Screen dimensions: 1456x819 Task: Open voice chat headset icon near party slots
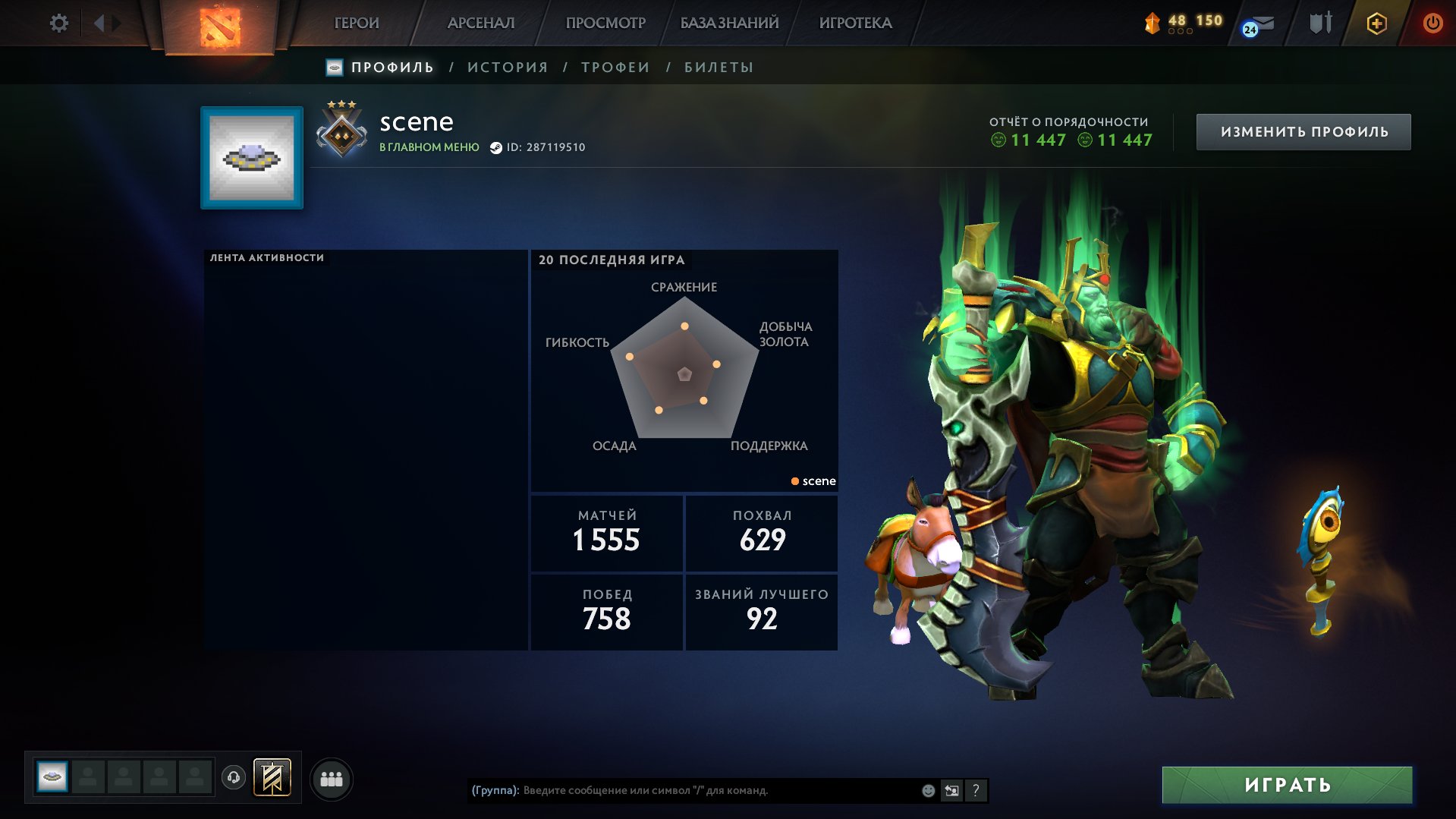point(235,778)
